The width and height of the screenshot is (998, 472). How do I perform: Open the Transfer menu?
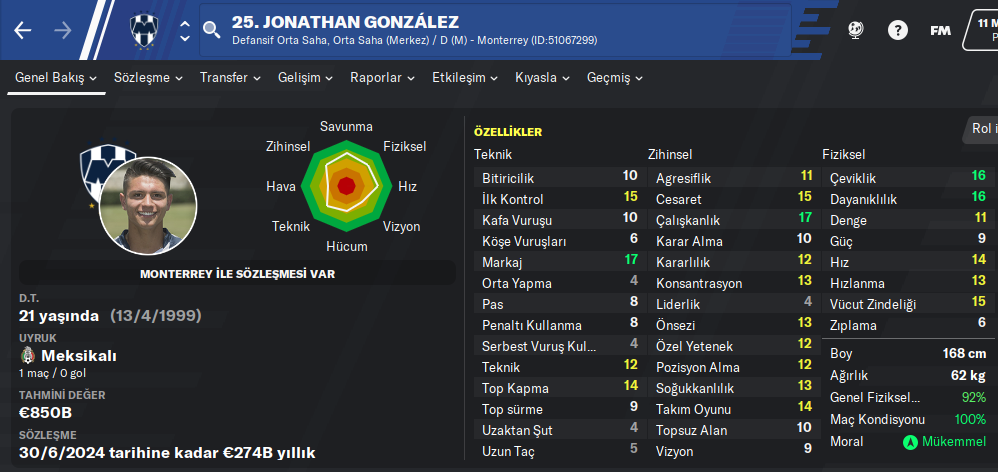pos(230,77)
